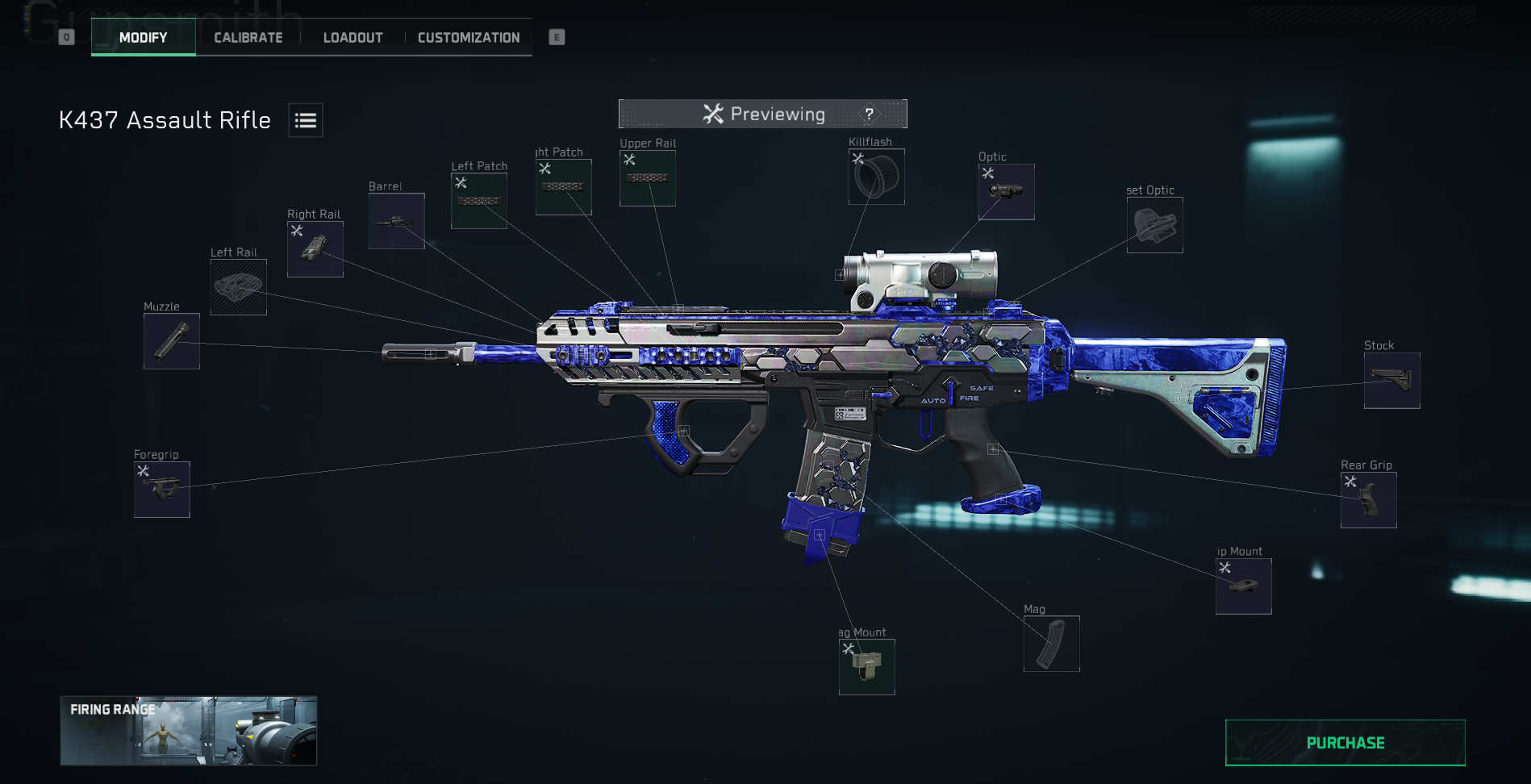Screen dimensions: 1531x784
Task: Select the Barrel attachment slot
Action: (x=396, y=222)
